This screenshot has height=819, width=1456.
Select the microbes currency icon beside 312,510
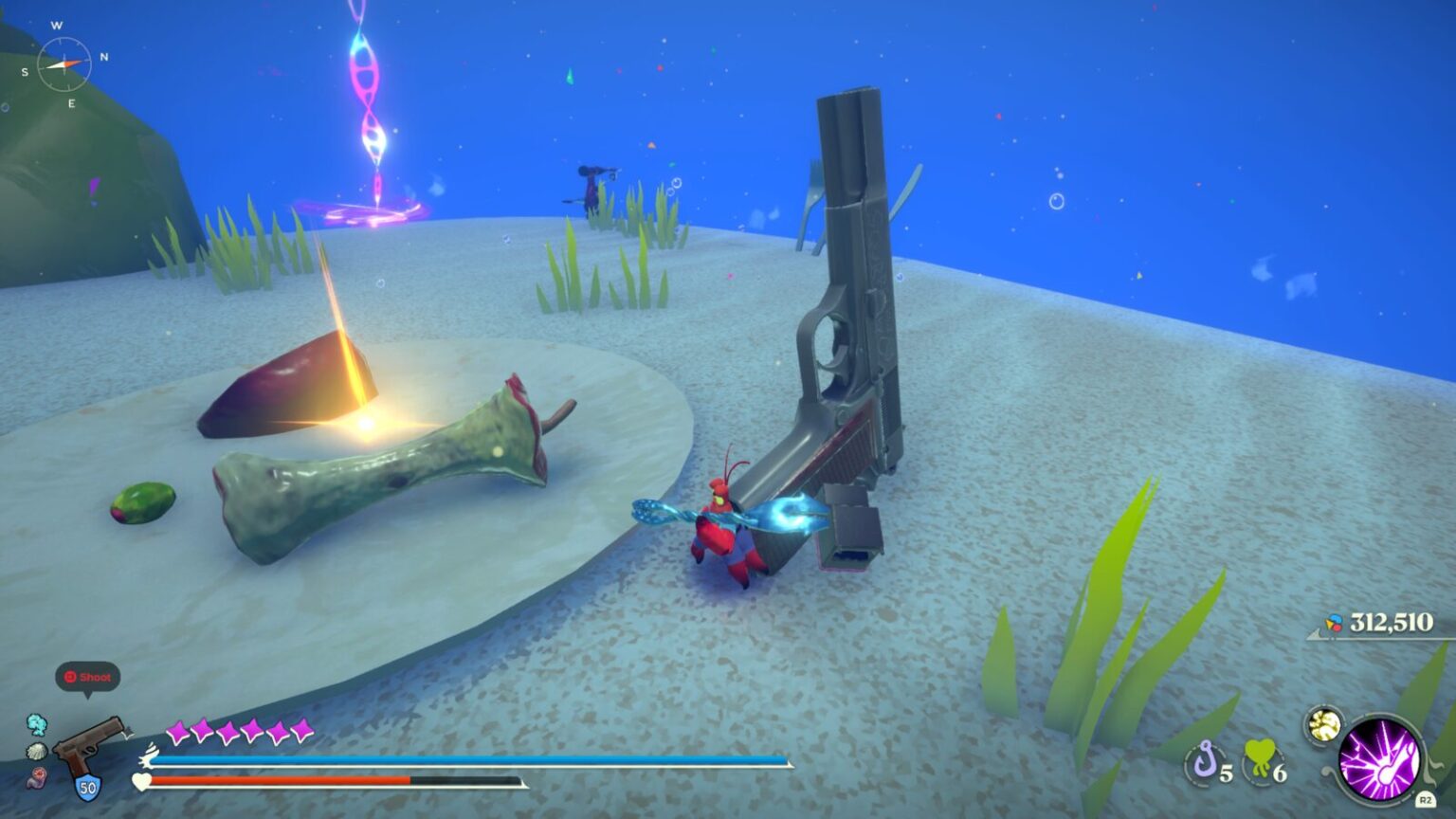click(x=1332, y=623)
